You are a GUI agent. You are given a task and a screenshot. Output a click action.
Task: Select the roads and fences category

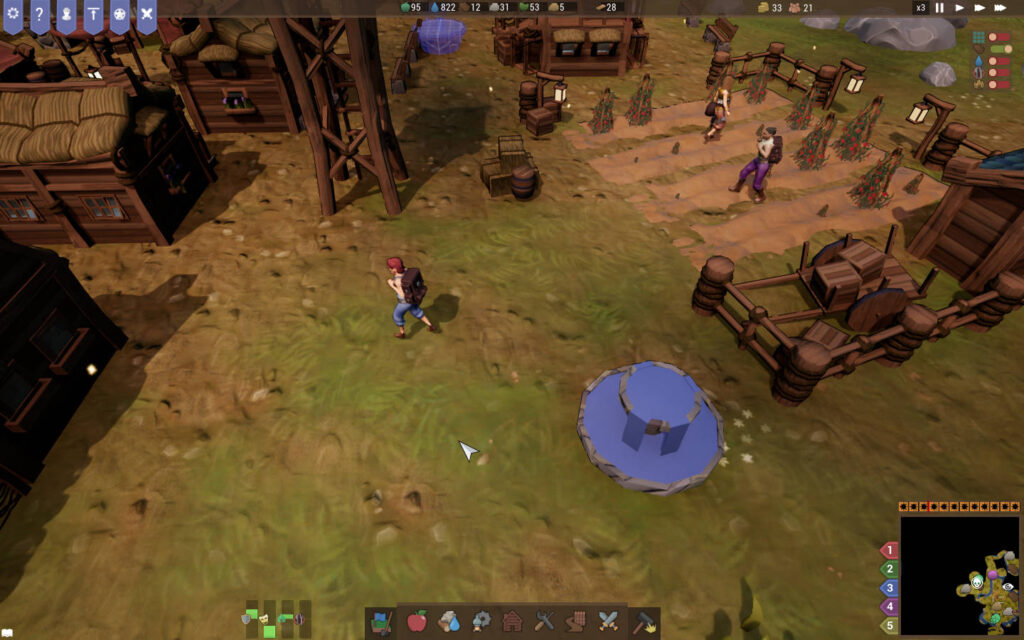point(576,622)
